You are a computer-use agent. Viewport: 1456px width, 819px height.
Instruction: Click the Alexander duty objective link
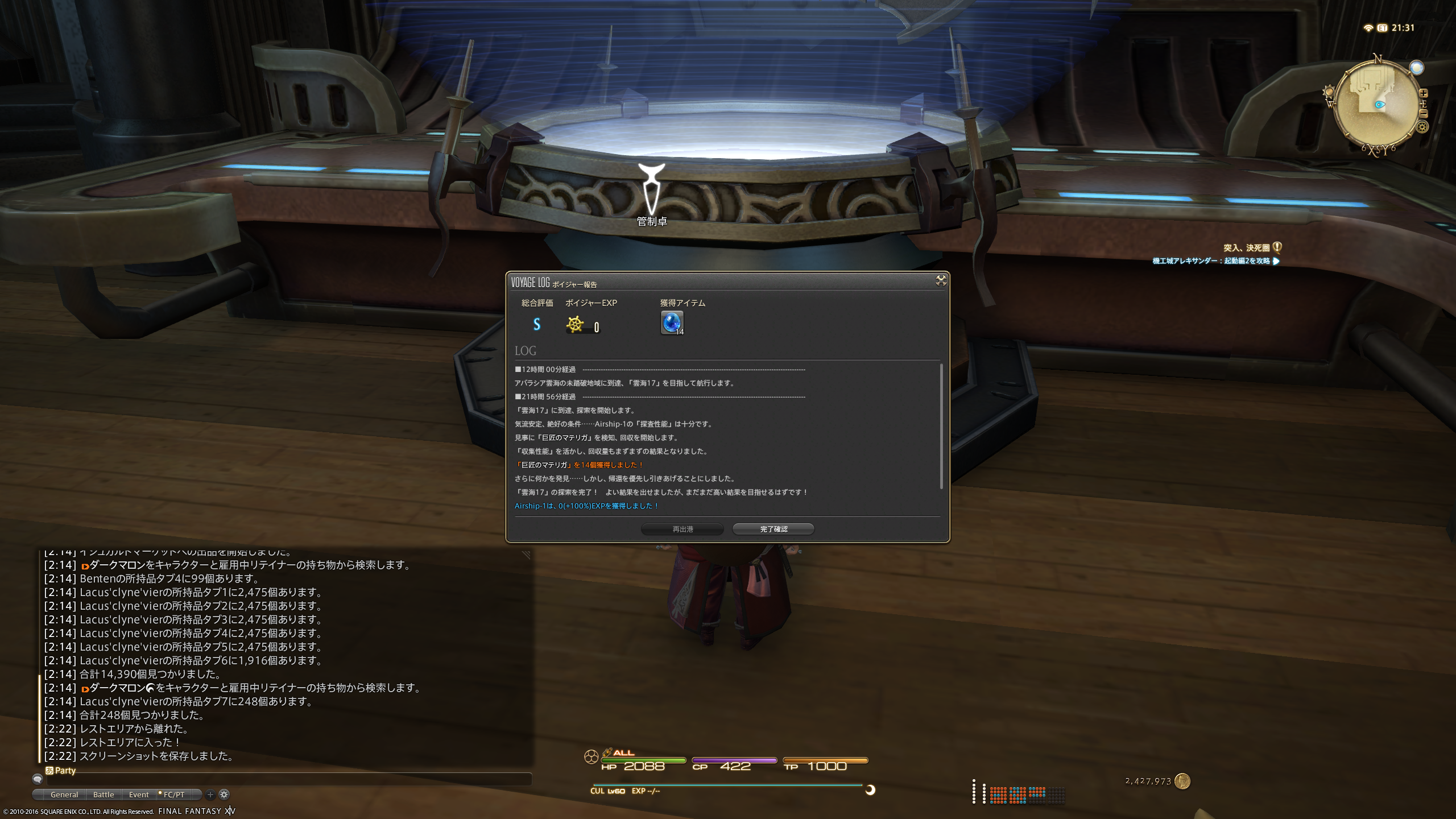coord(1211,261)
